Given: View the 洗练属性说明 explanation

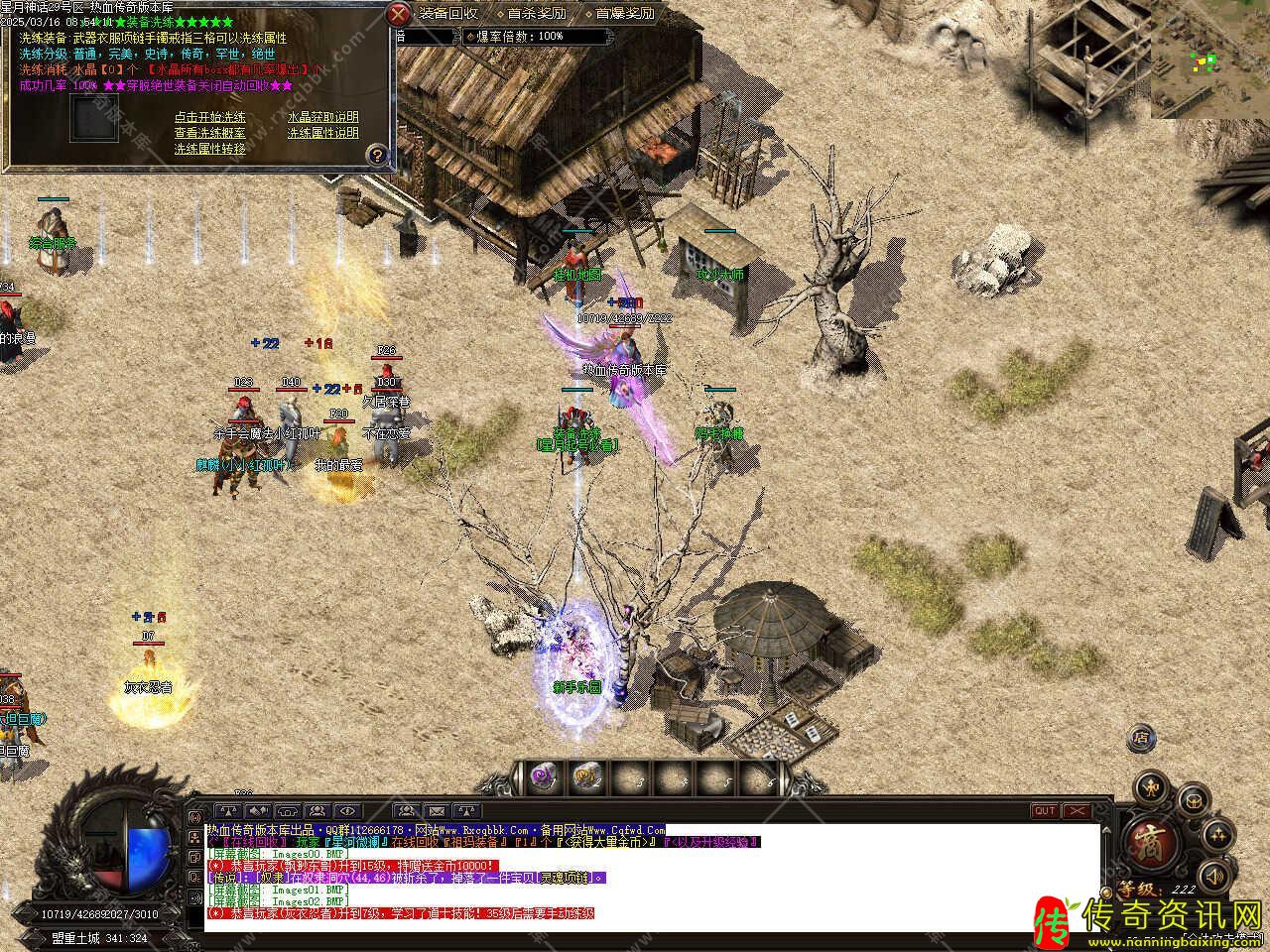Looking at the screenshot, I should (322, 133).
